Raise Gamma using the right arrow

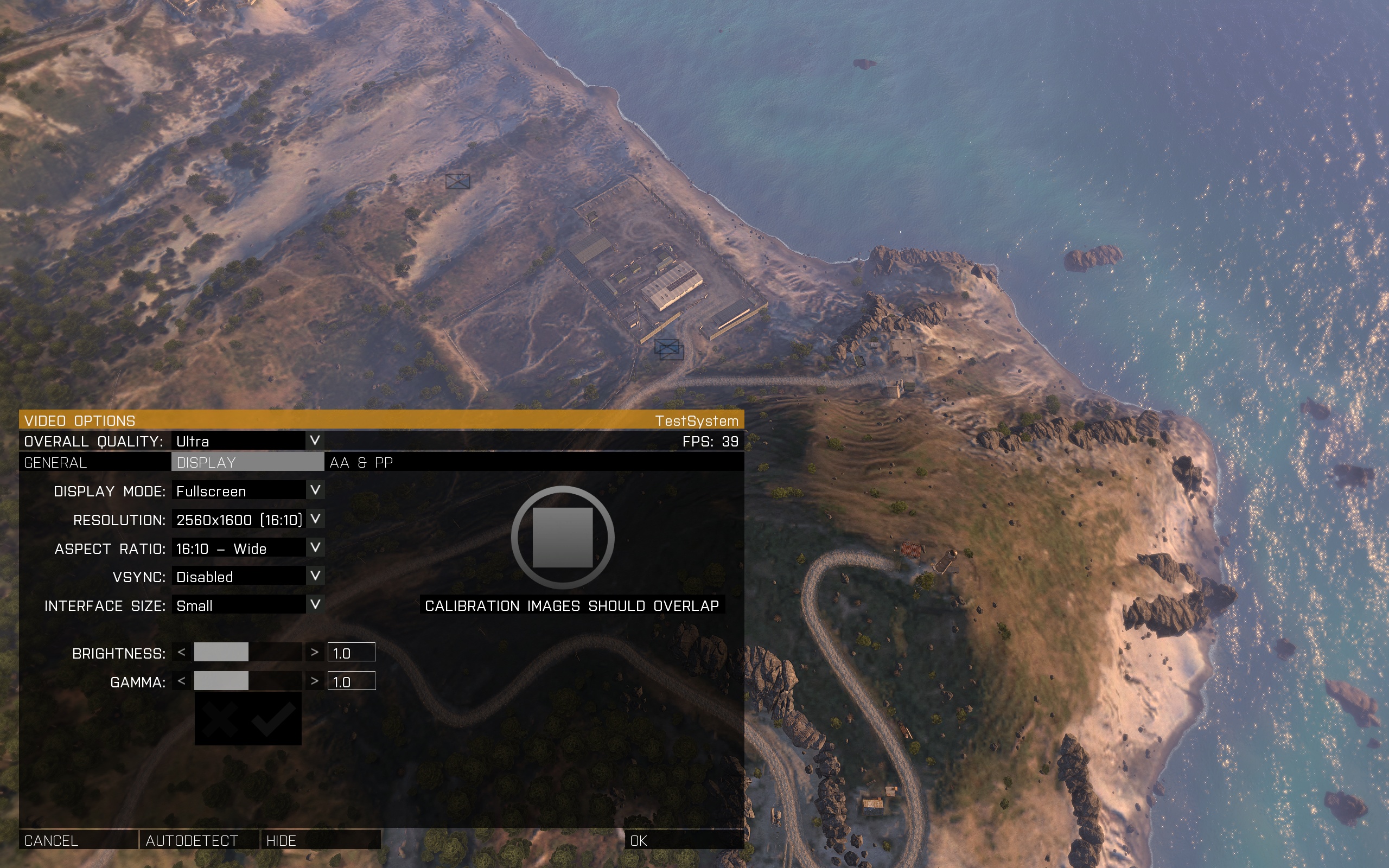point(314,681)
